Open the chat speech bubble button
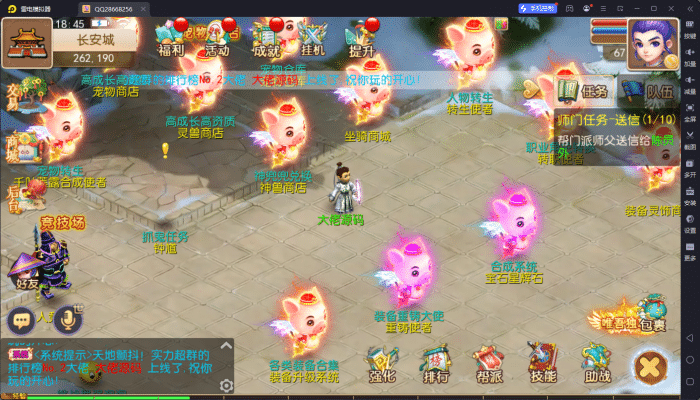 click(x=20, y=320)
